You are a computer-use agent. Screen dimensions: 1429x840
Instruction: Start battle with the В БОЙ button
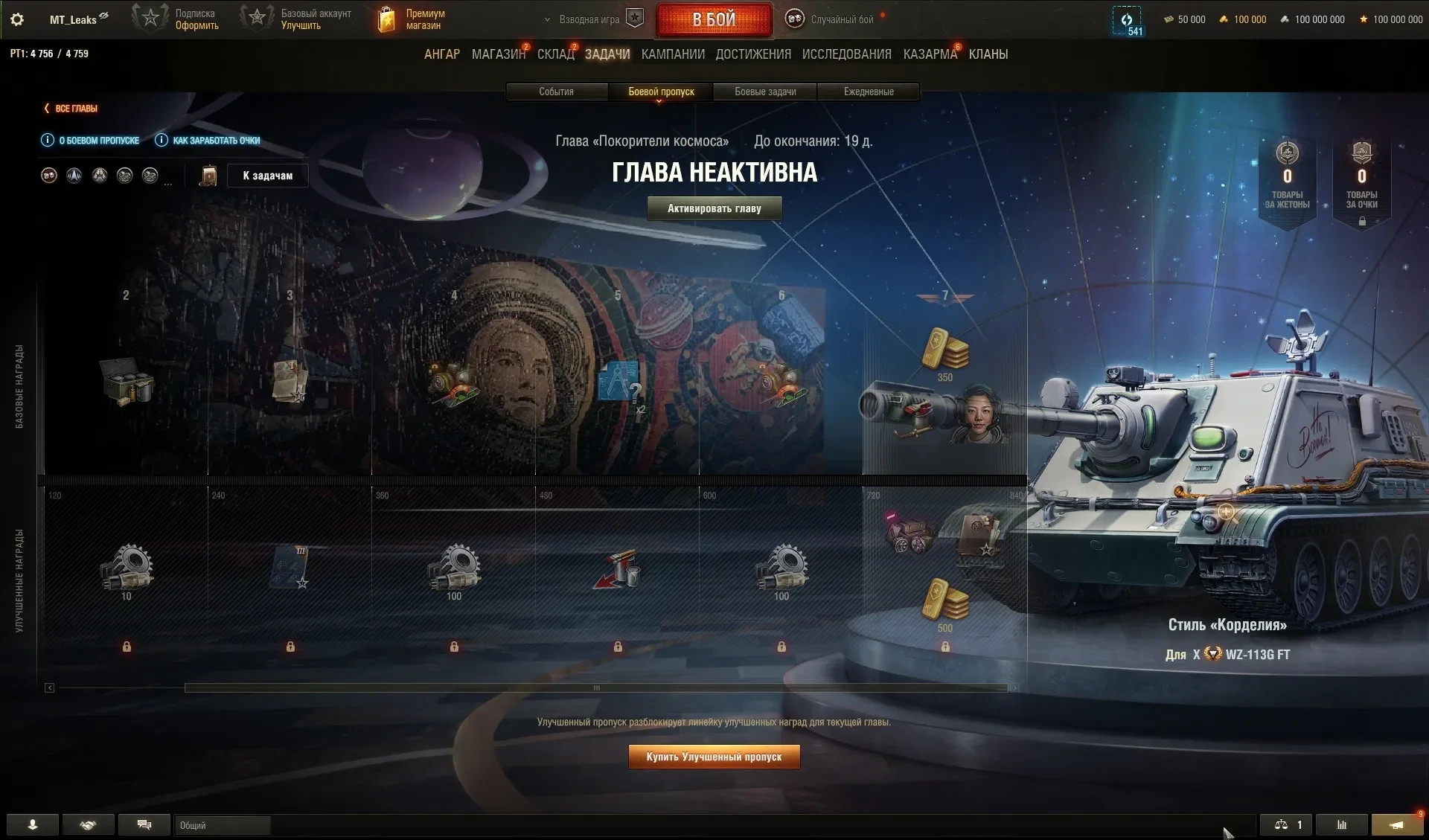(714, 20)
